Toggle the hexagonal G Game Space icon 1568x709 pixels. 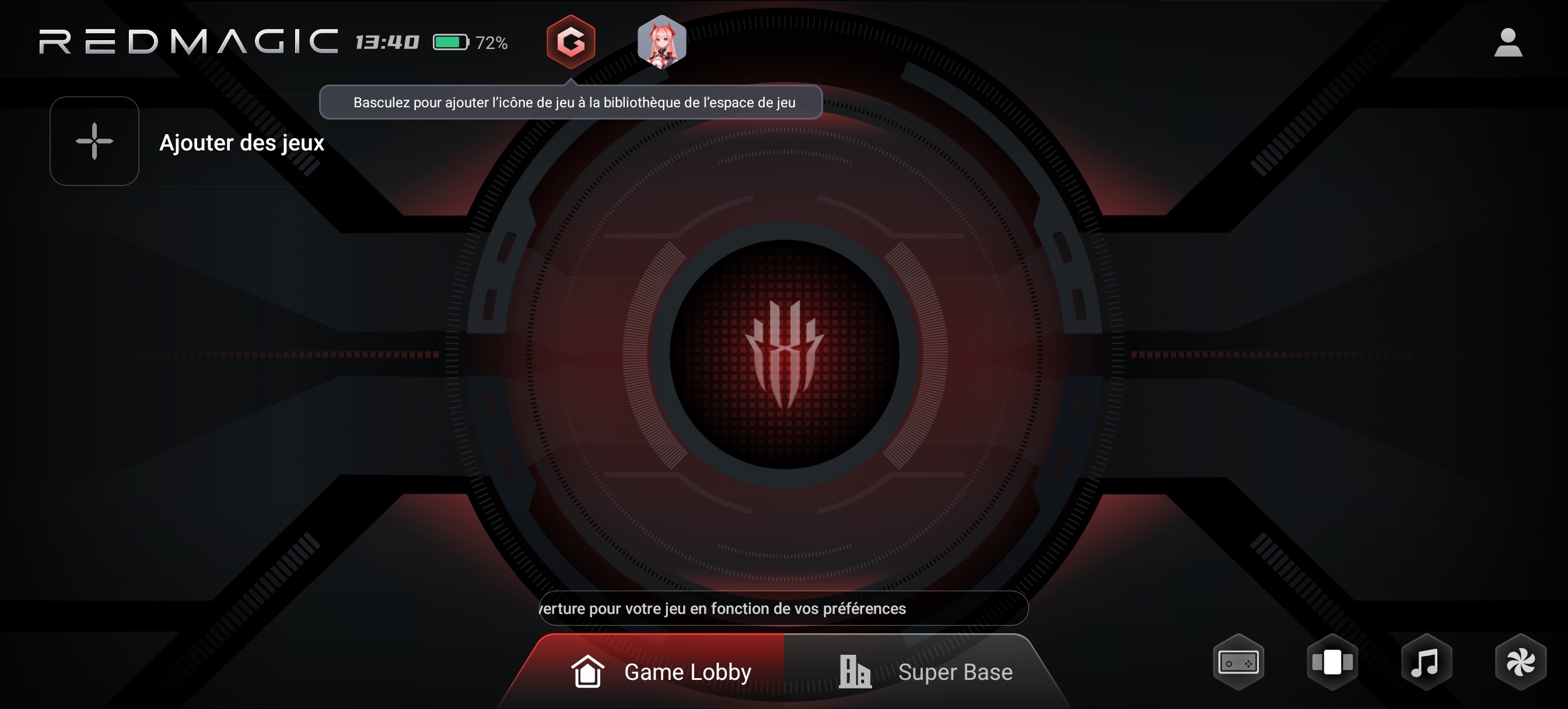pyautogui.click(x=571, y=43)
